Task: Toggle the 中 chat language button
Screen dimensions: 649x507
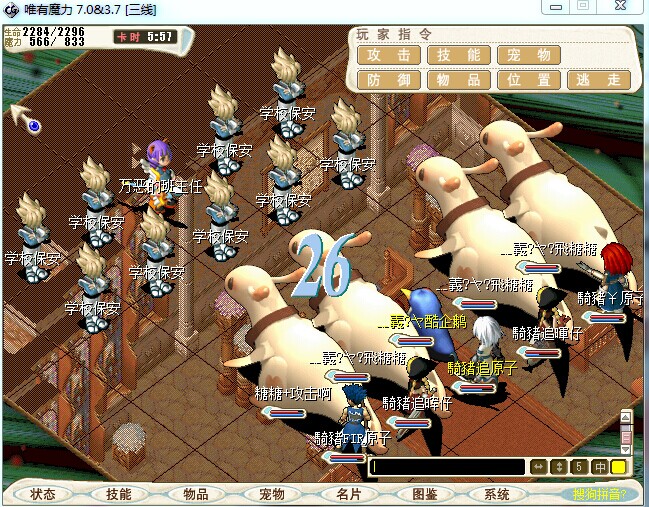Action: [599, 467]
